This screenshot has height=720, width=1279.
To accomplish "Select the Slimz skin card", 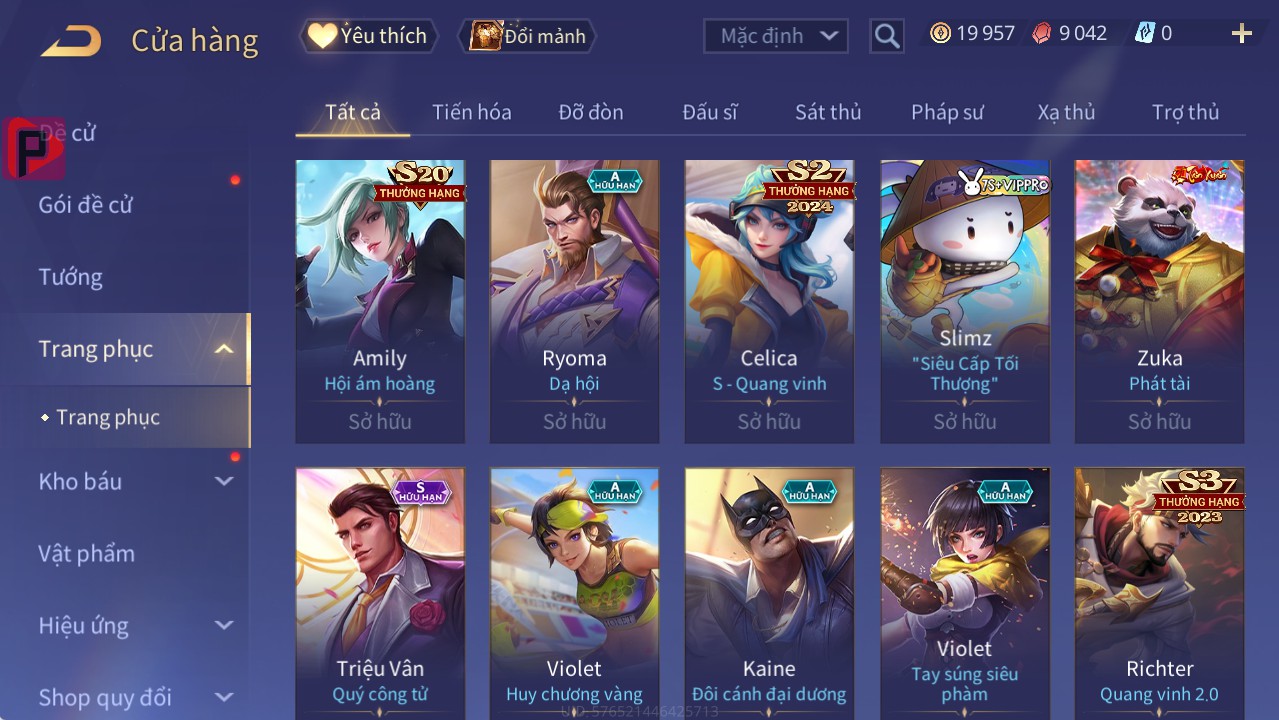I will coord(964,300).
